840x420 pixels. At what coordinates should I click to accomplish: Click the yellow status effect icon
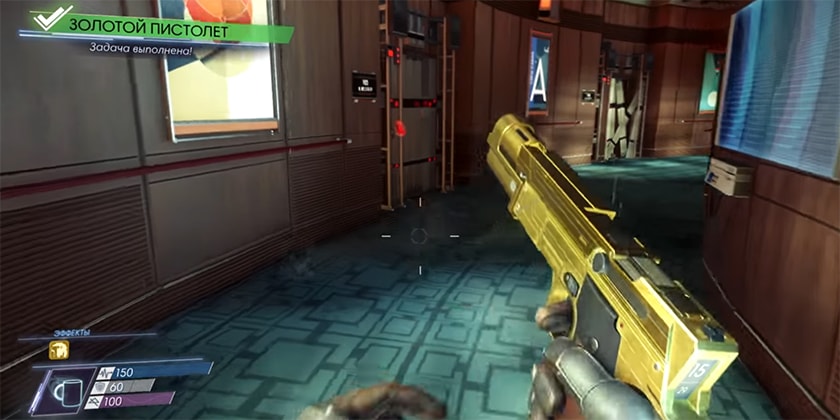point(58,350)
